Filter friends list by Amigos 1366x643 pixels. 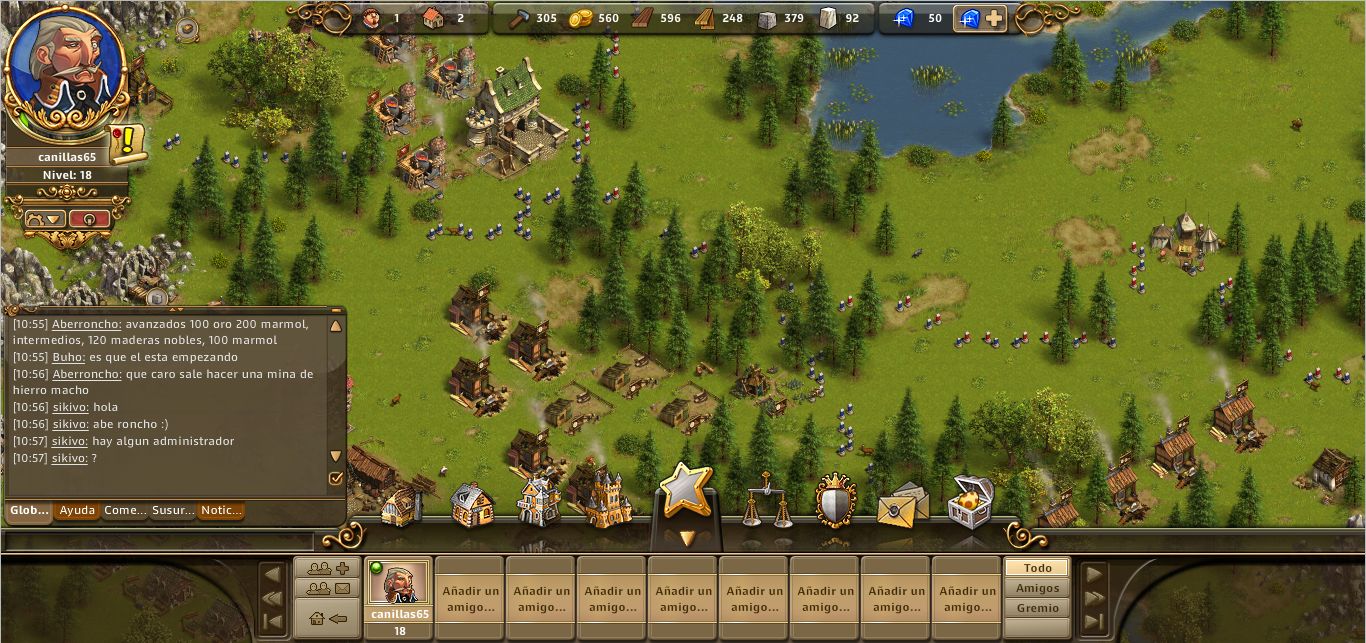[x=1037, y=588]
